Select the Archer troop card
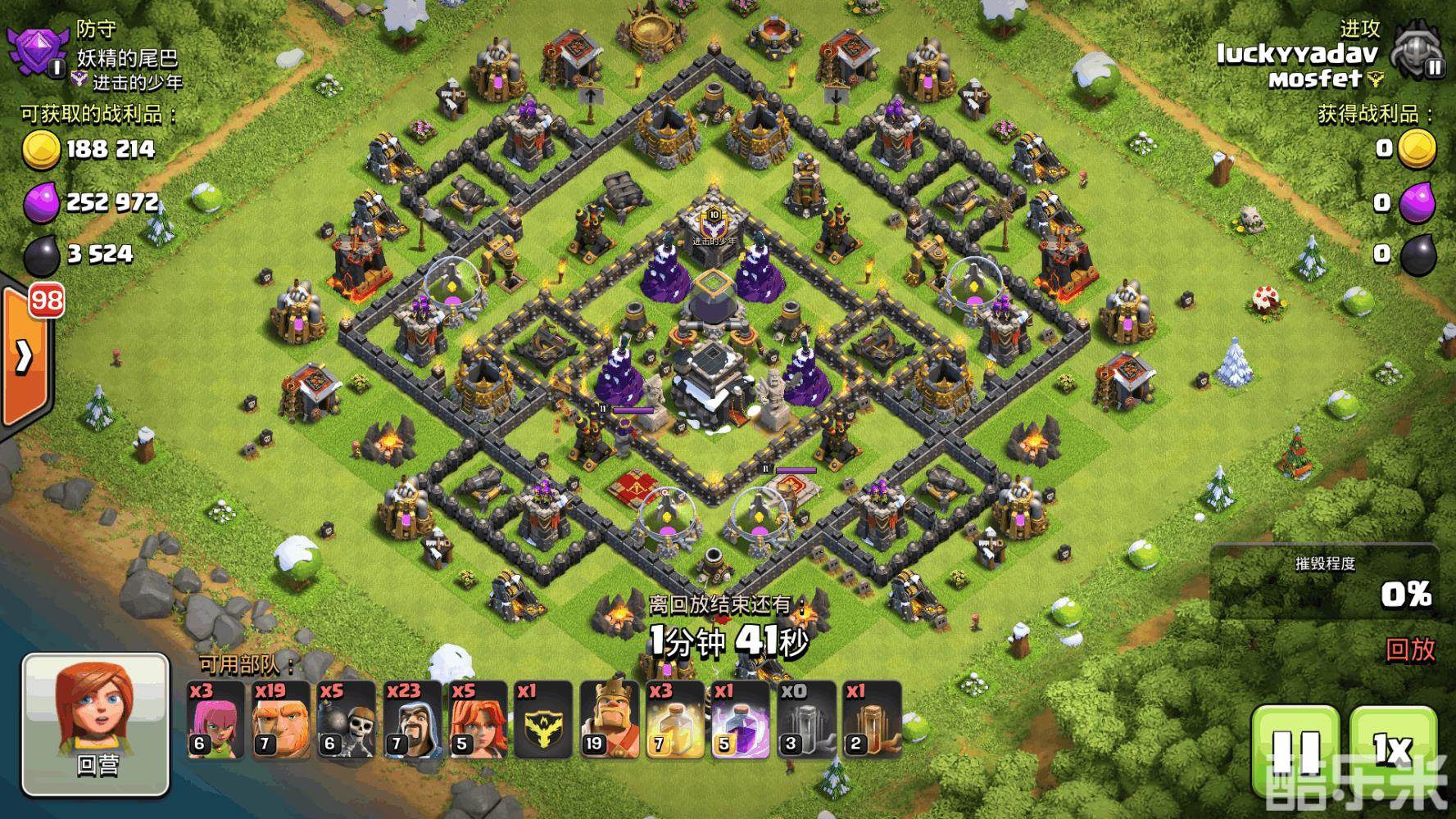The image size is (1456, 819). pyautogui.click(x=215, y=720)
